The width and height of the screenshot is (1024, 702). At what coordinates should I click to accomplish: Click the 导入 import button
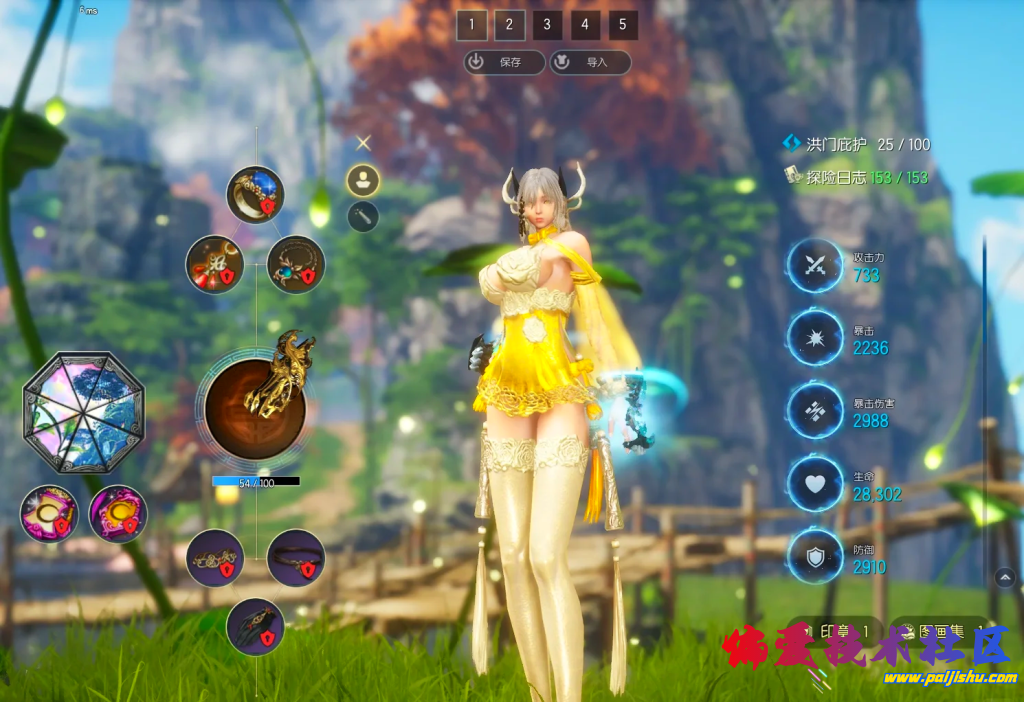[x=590, y=62]
